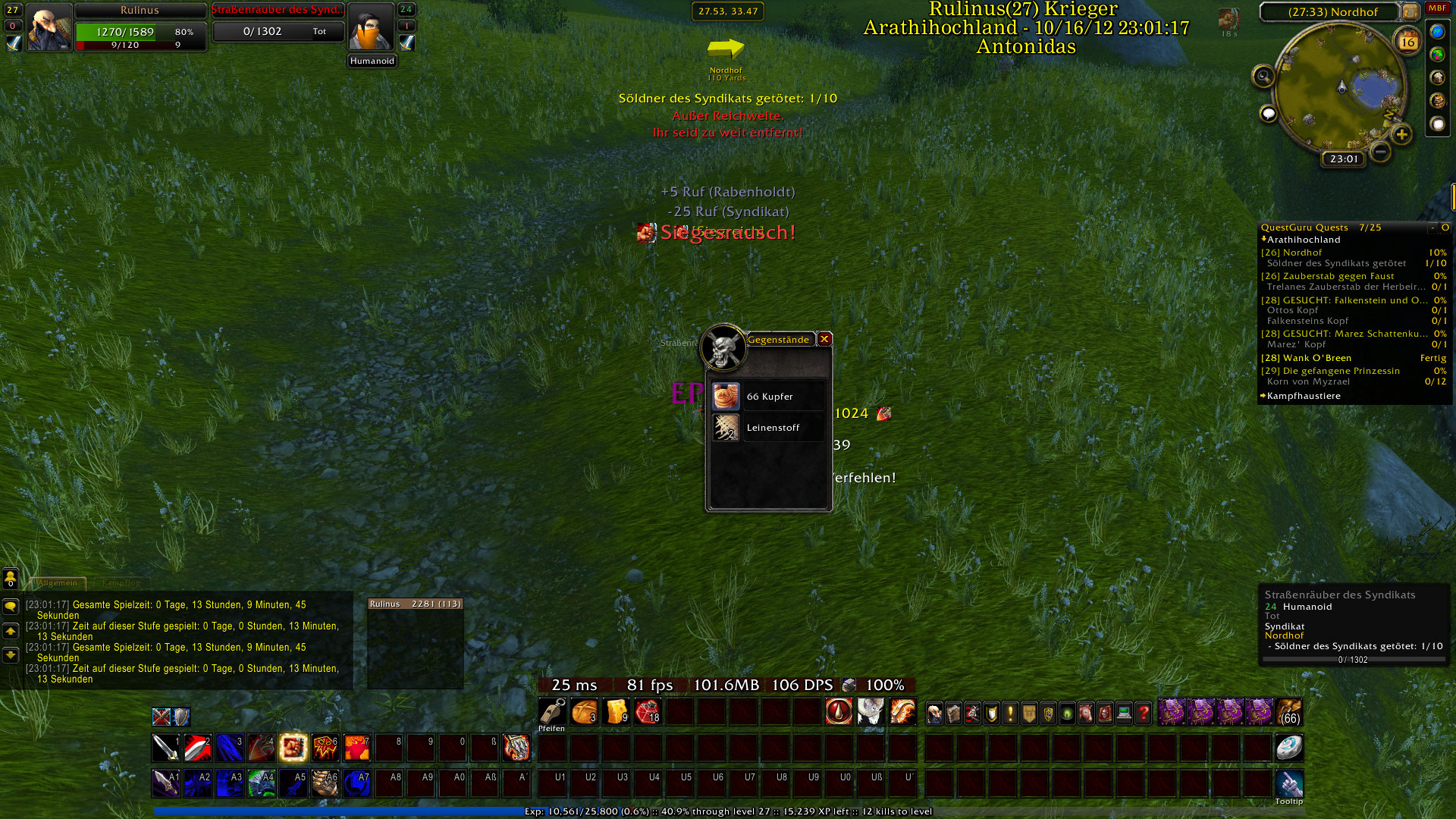
Task: Zoom in the minimap with the plus button
Action: (x=1401, y=135)
